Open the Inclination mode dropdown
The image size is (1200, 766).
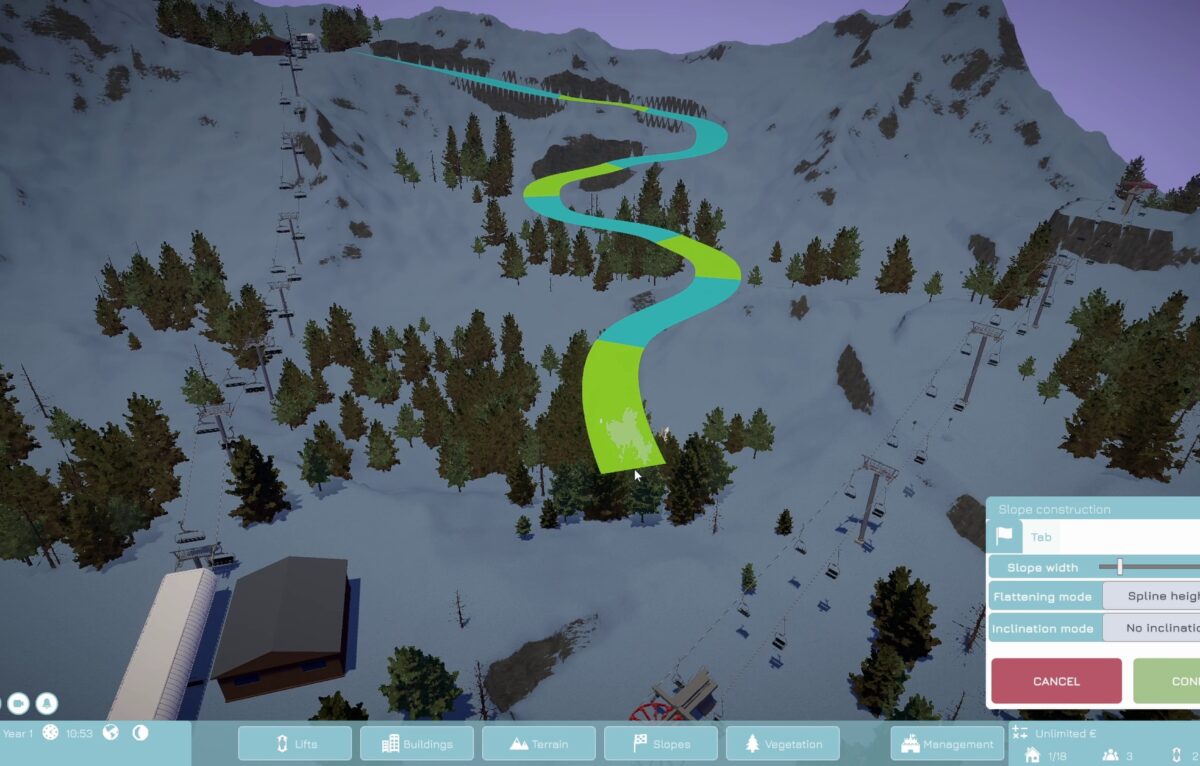(1152, 628)
